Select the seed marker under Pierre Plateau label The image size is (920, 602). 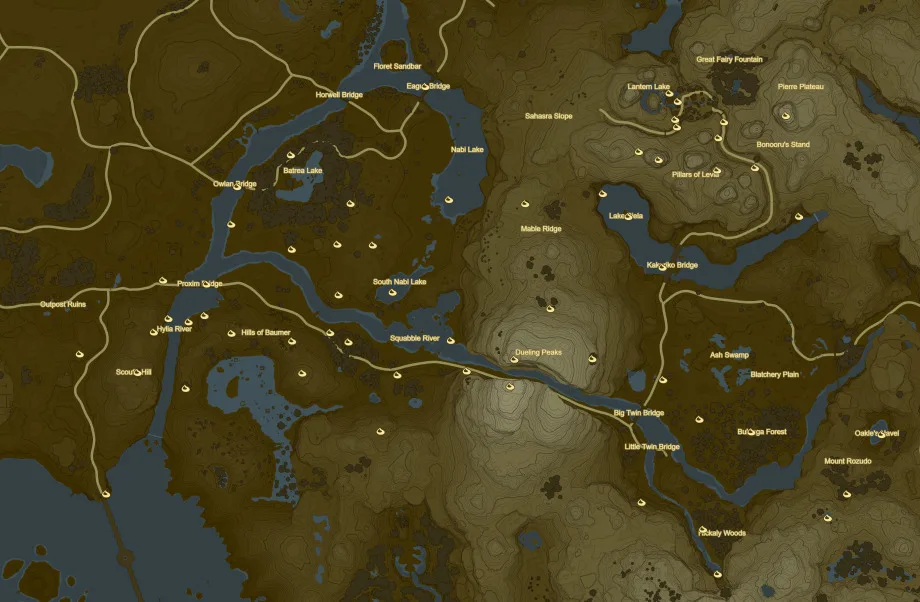coord(786,116)
